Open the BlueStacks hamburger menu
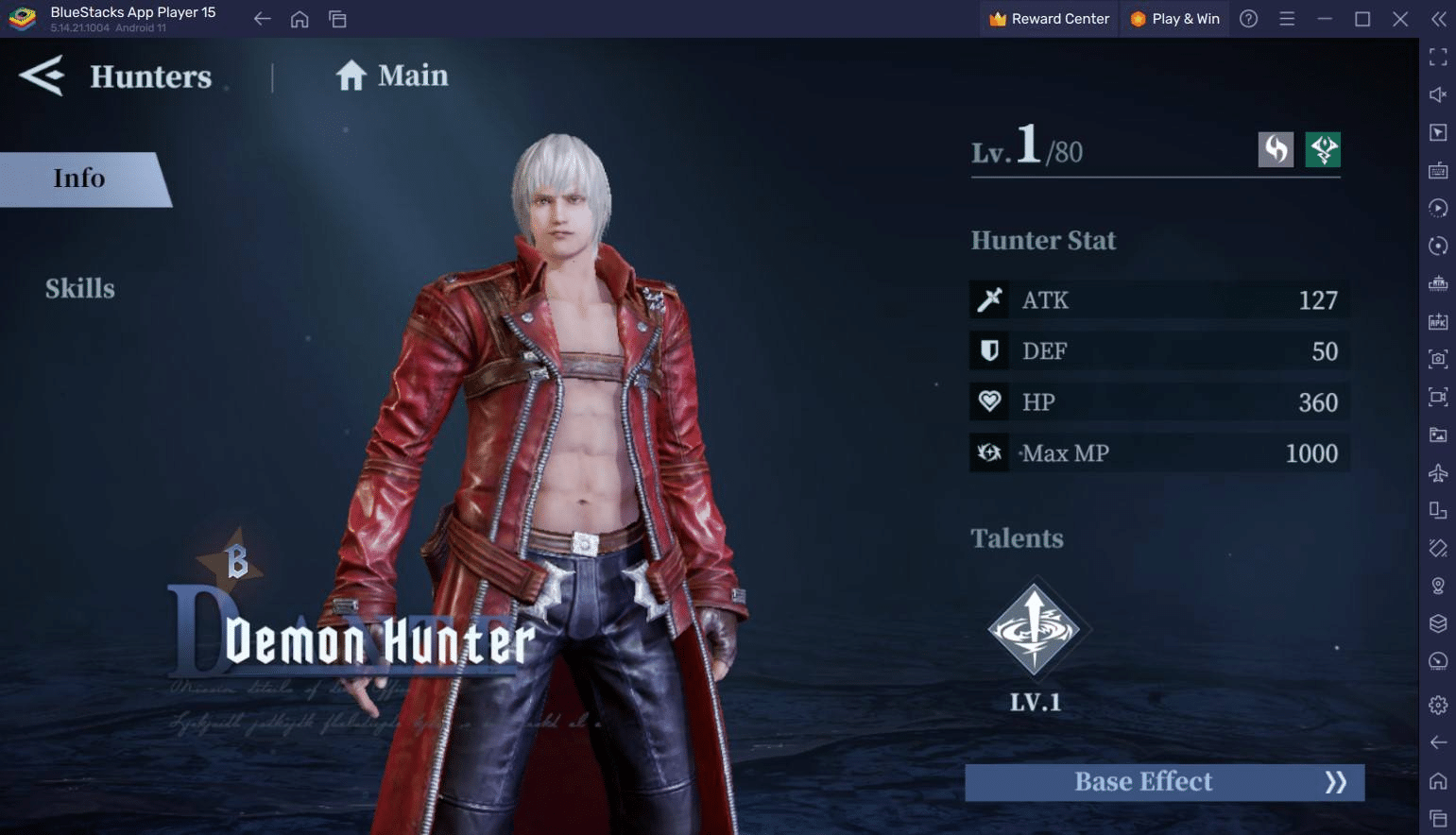 pos(1286,18)
